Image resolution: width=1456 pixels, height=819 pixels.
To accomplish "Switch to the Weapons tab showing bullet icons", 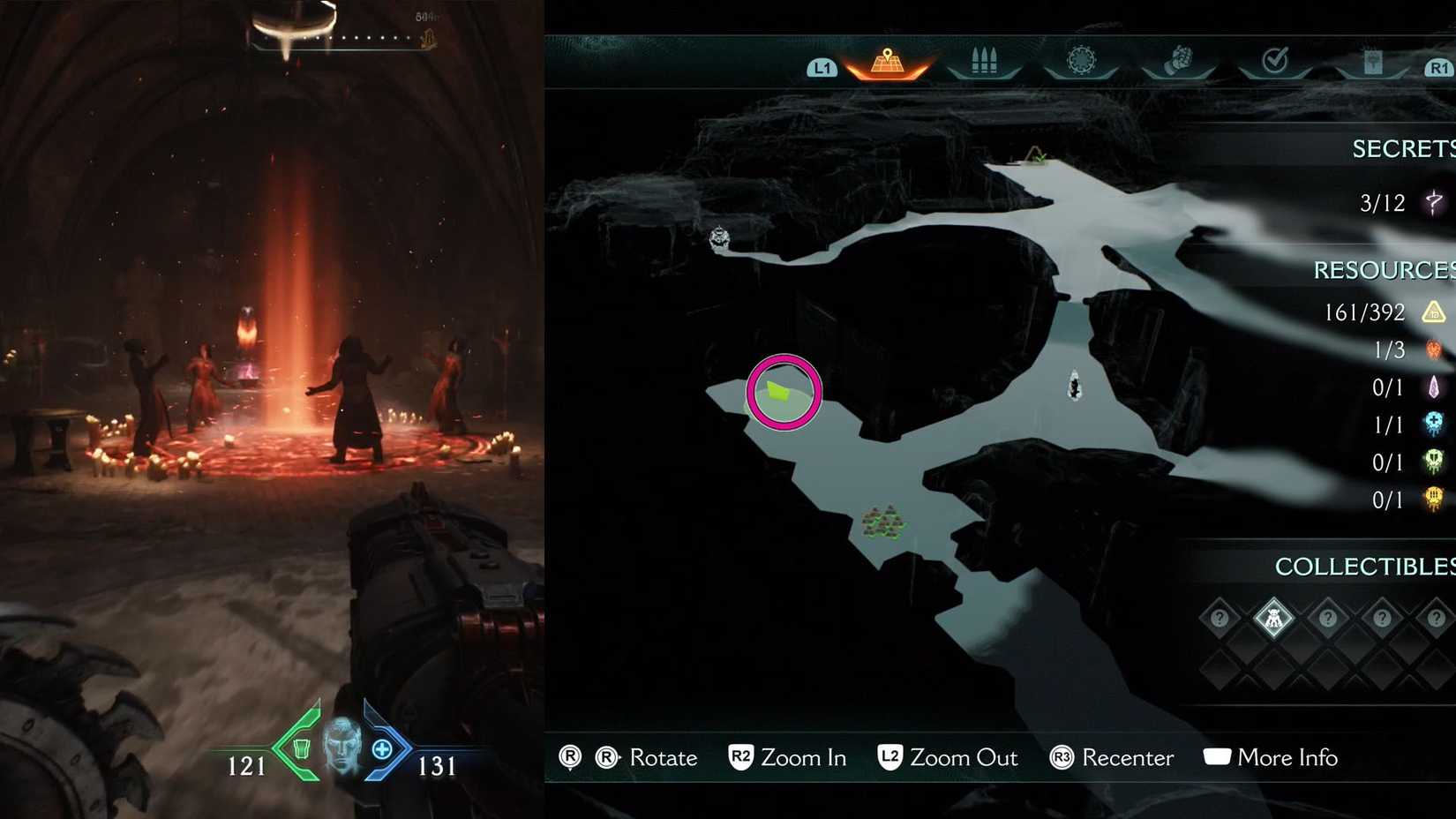I will [x=984, y=60].
